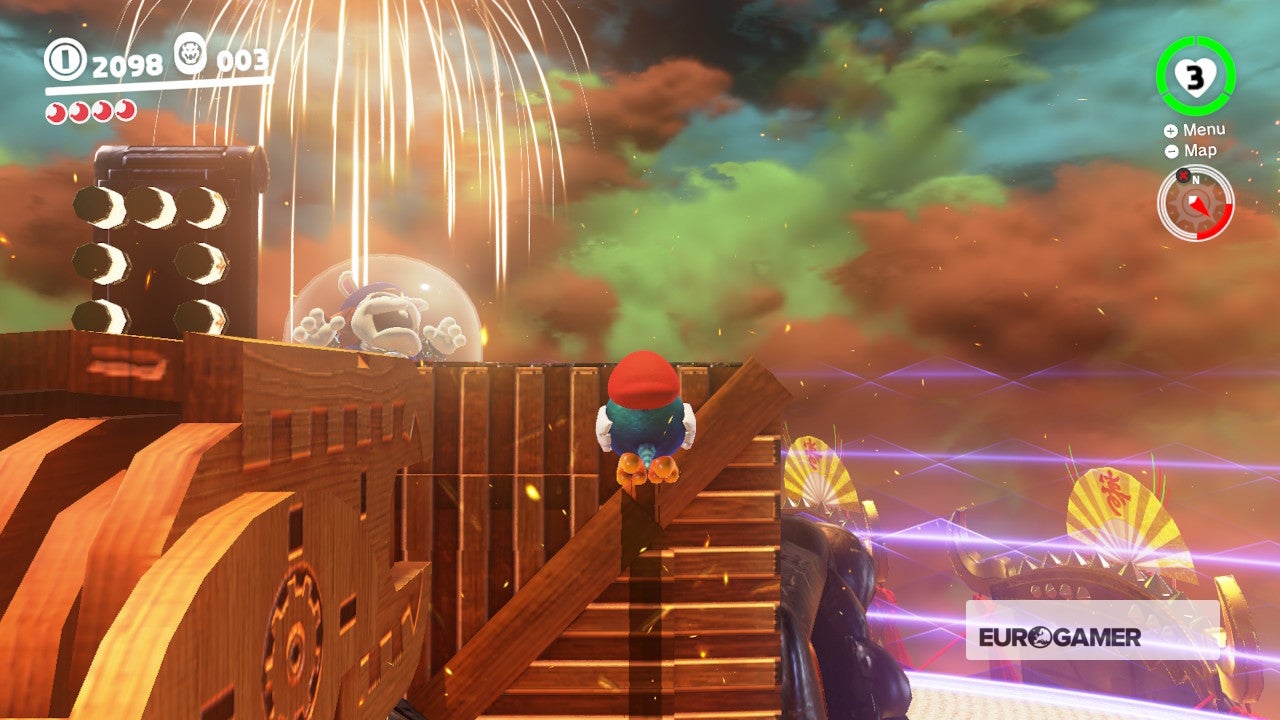Click the minus icon beside Map
1280x720 pixels.
[1172, 150]
